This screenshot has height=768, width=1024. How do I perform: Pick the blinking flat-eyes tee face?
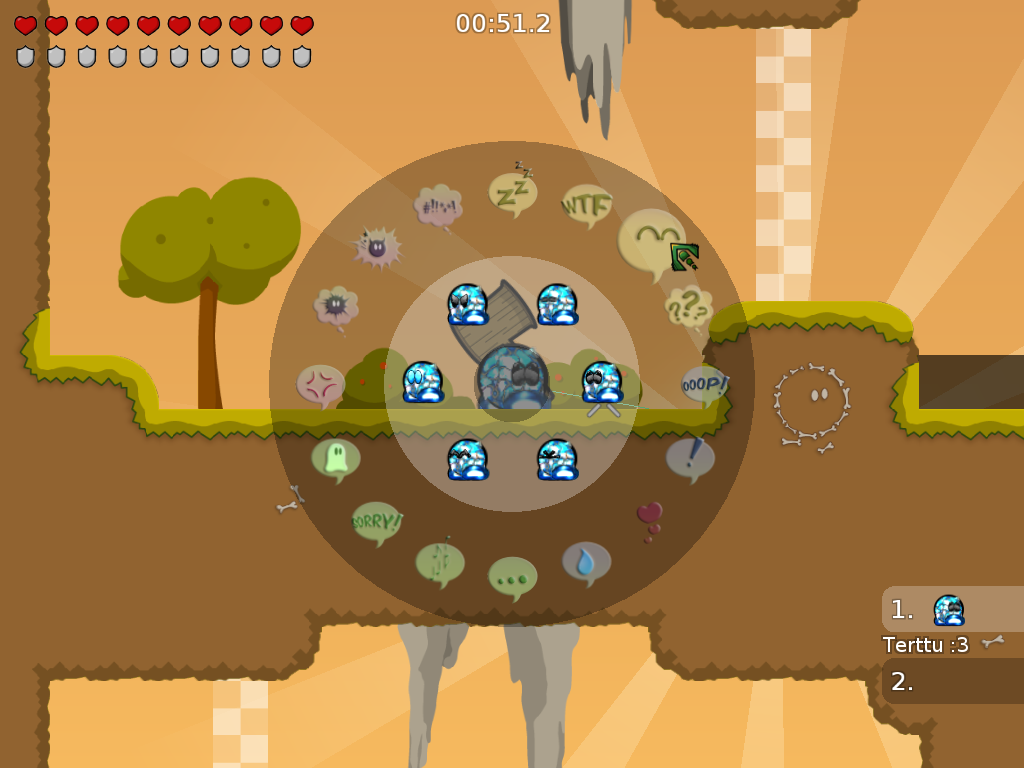[x=557, y=305]
